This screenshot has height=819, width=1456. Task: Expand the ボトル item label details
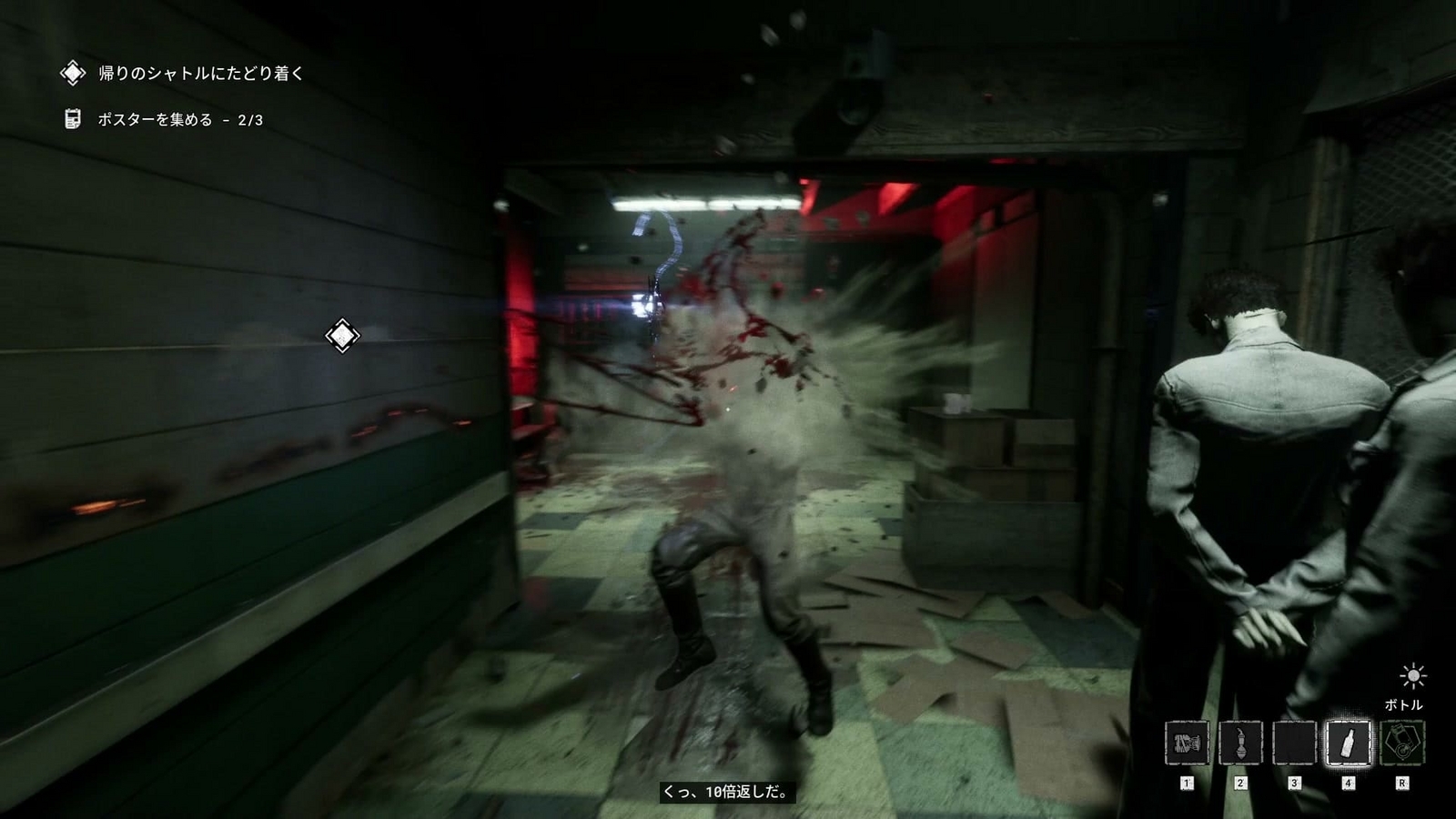coord(1405,703)
